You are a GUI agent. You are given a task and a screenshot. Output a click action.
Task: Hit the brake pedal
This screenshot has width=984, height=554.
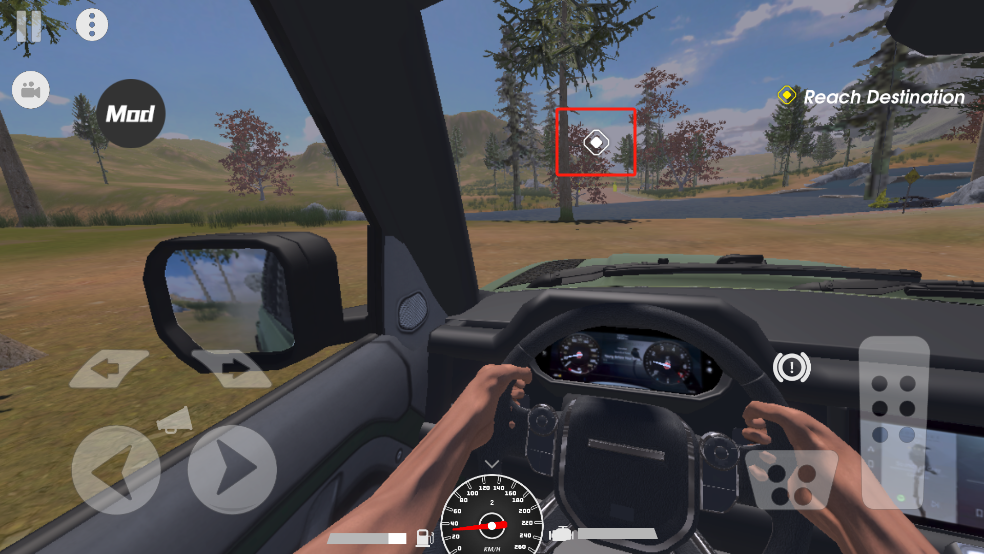(x=790, y=480)
